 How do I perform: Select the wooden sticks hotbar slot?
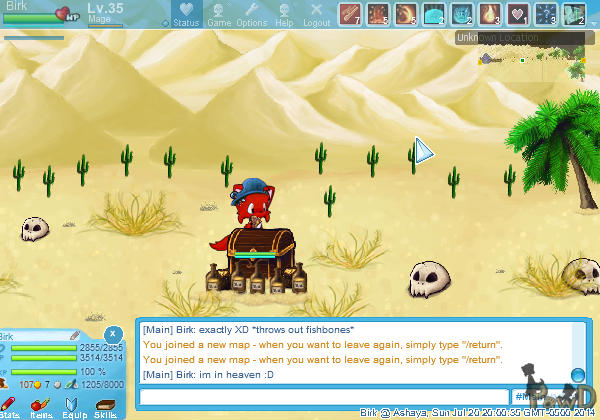coord(350,14)
